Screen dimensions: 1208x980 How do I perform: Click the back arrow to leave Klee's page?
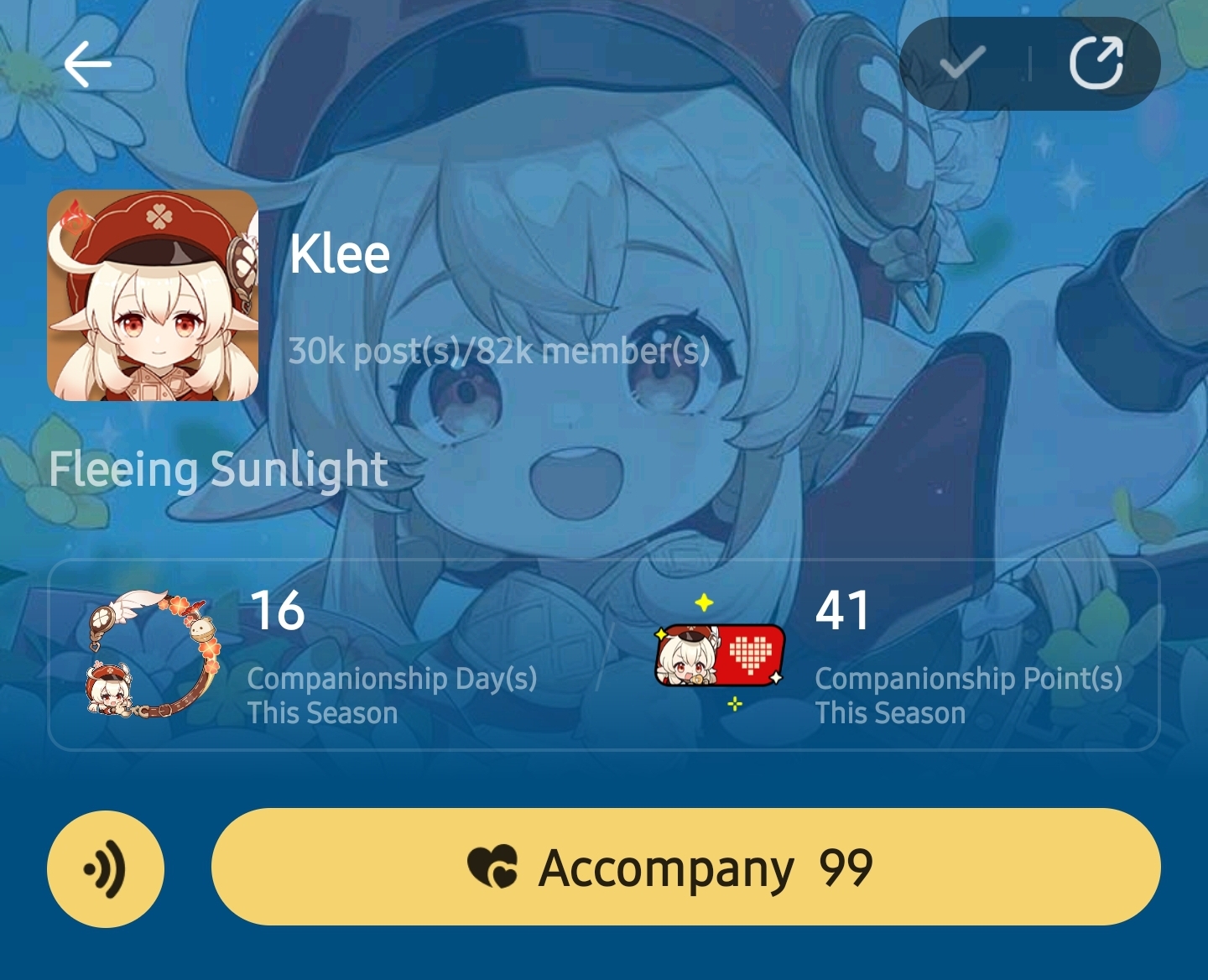(86, 64)
